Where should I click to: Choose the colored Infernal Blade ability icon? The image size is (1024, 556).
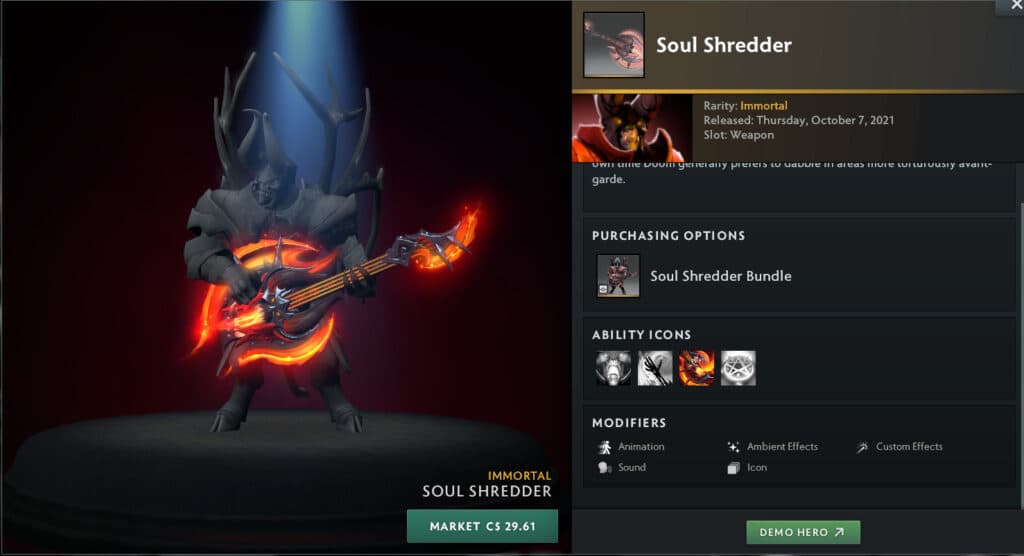[x=696, y=368]
